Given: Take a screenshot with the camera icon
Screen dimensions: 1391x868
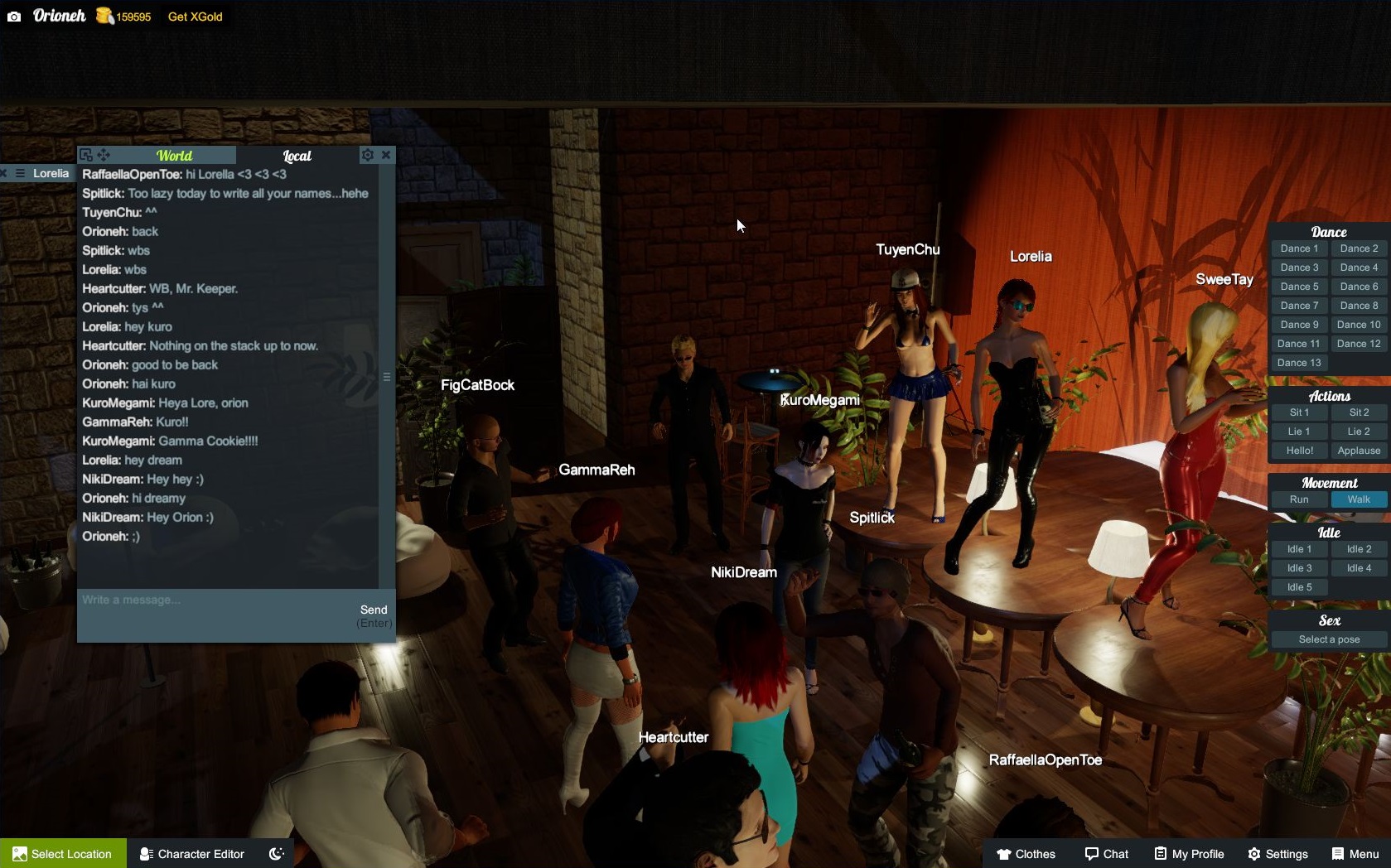Looking at the screenshot, I should coord(14,17).
